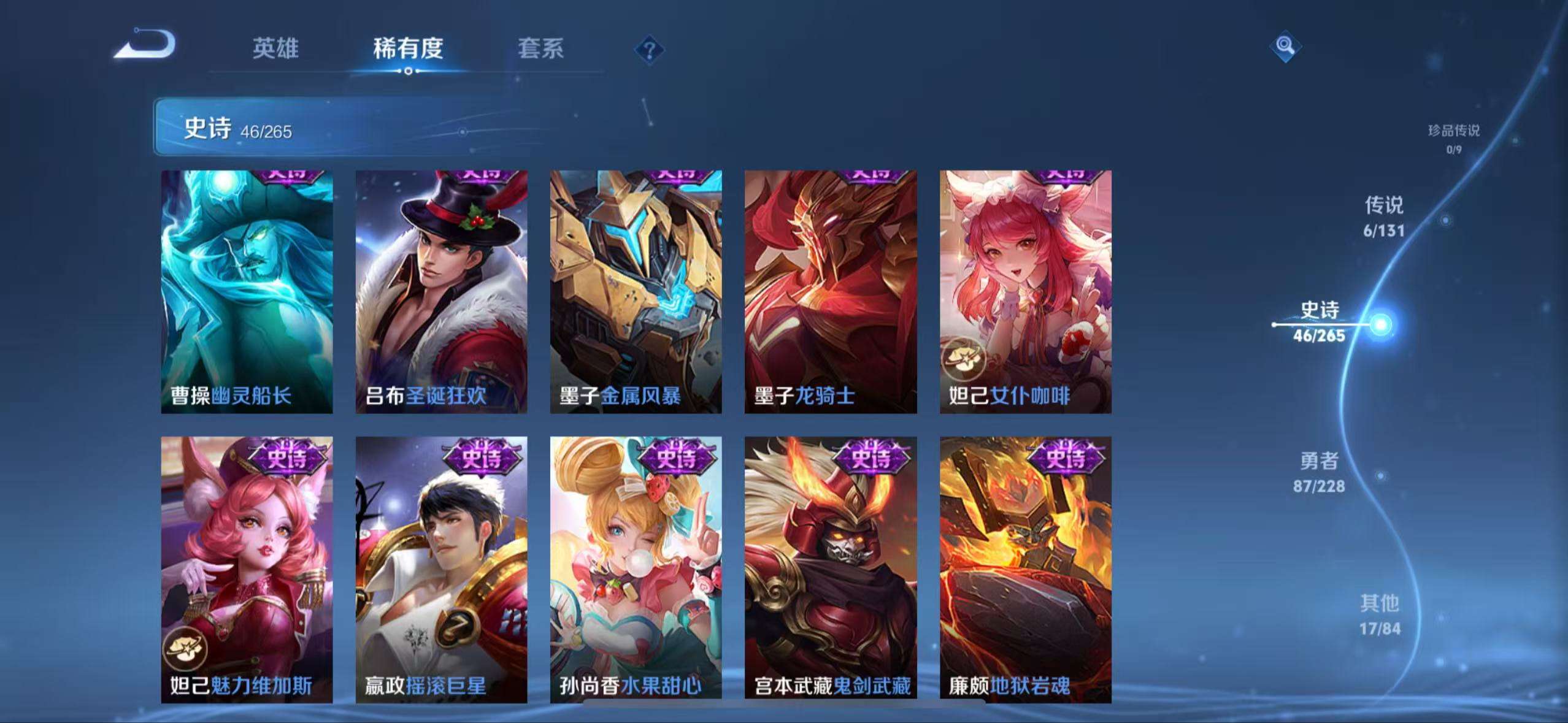Open the 墨子 龙骑士 skin card
The image size is (1568, 723).
pyautogui.click(x=831, y=291)
